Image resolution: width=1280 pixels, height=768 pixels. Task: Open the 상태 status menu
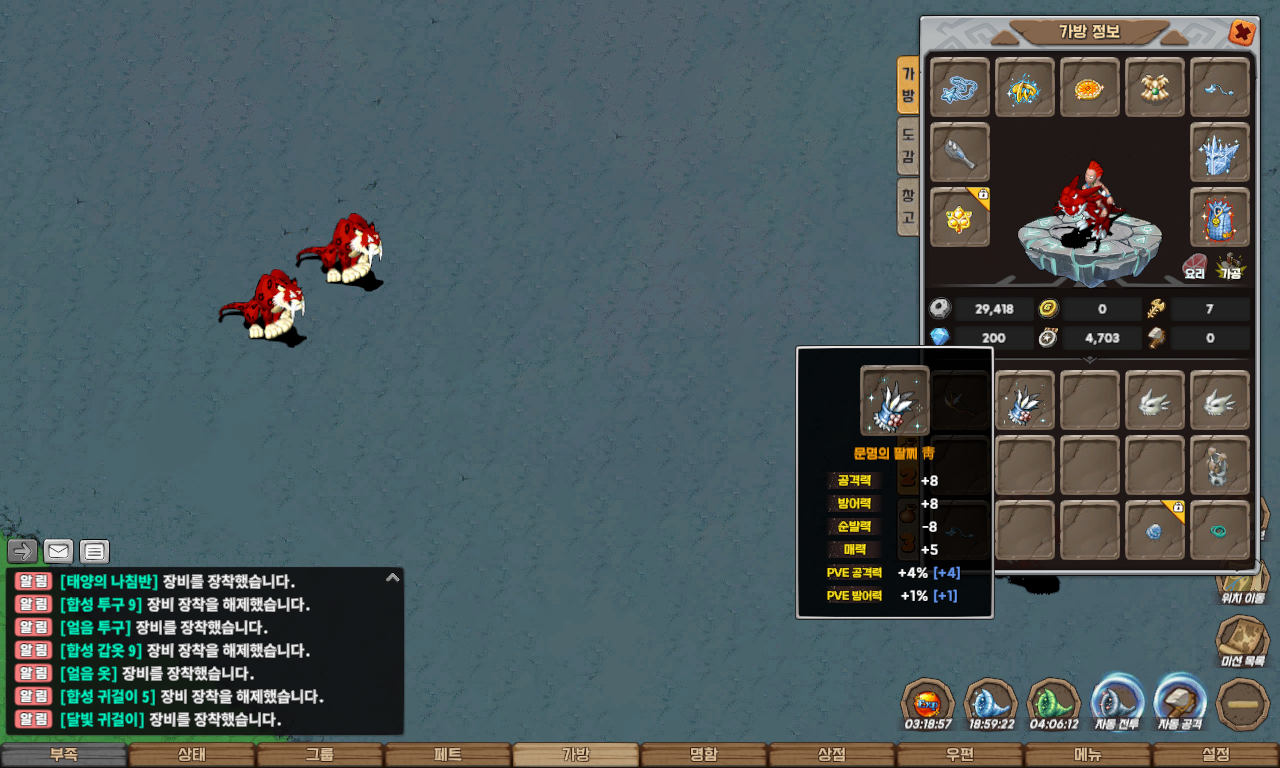[191, 755]
